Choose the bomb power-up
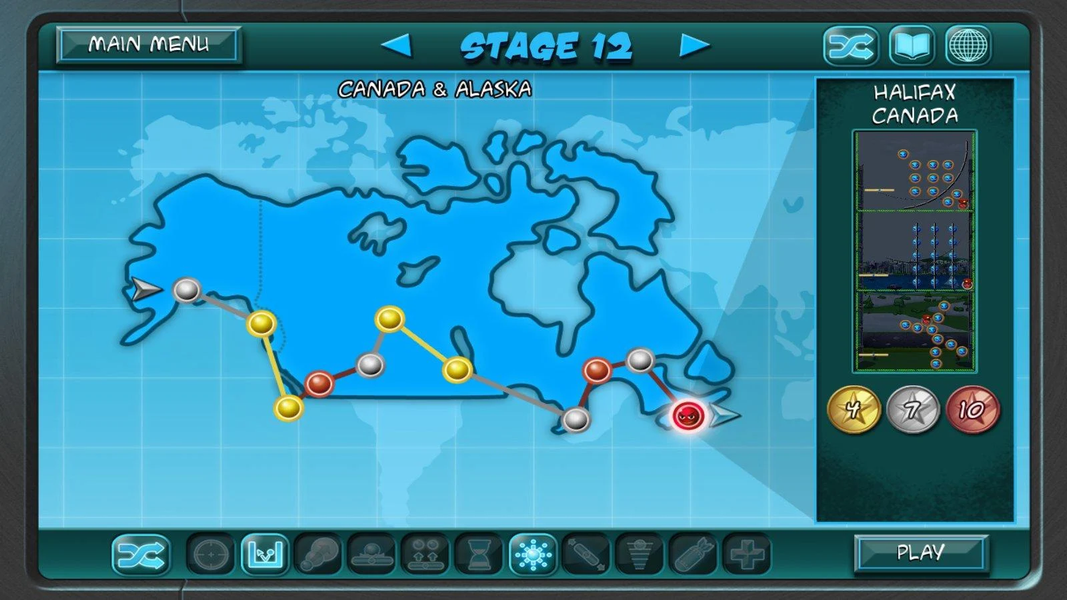The height and width of the screenshot is (600, 1067). coord(693,554)
